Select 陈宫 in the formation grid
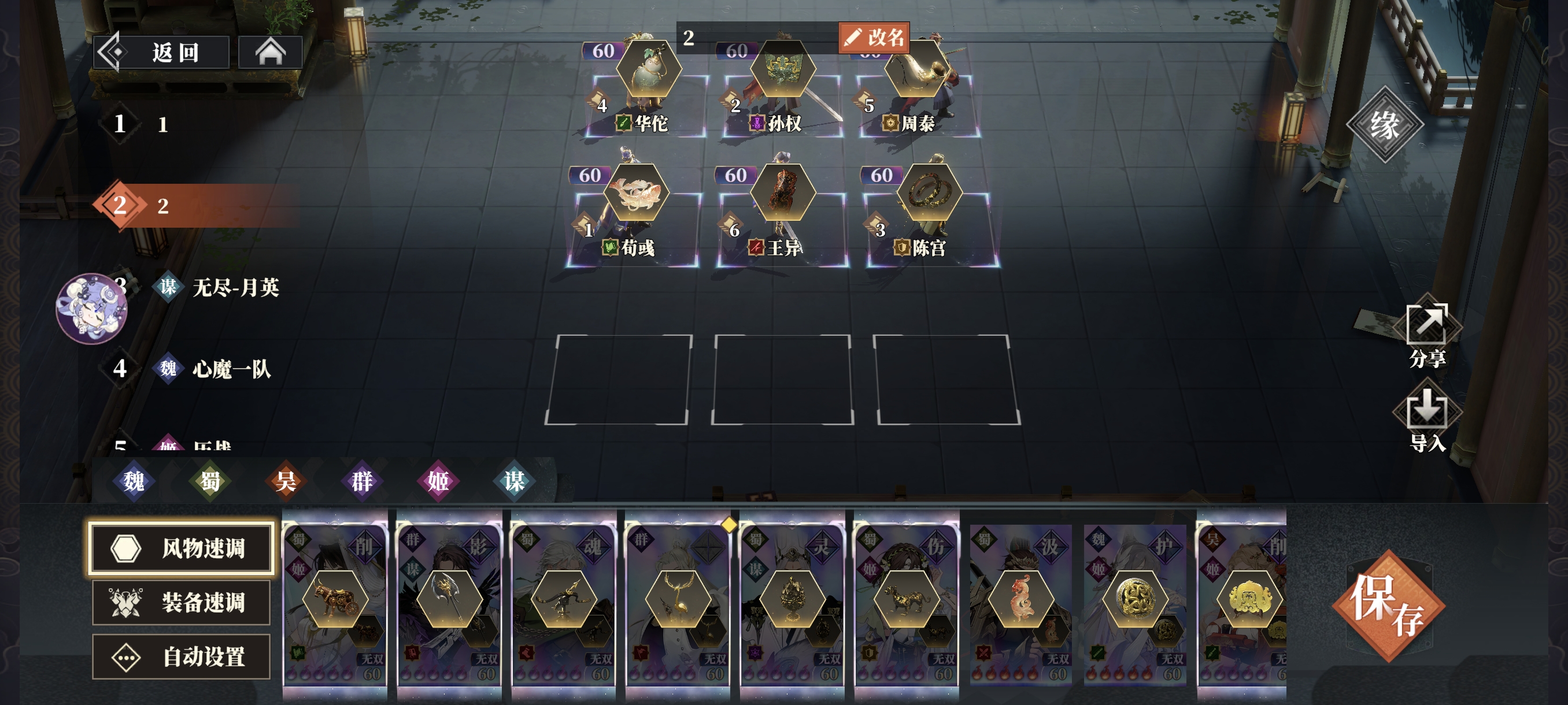The height and width of the screenshot is (705, 1568). click(x=930, y=219)
